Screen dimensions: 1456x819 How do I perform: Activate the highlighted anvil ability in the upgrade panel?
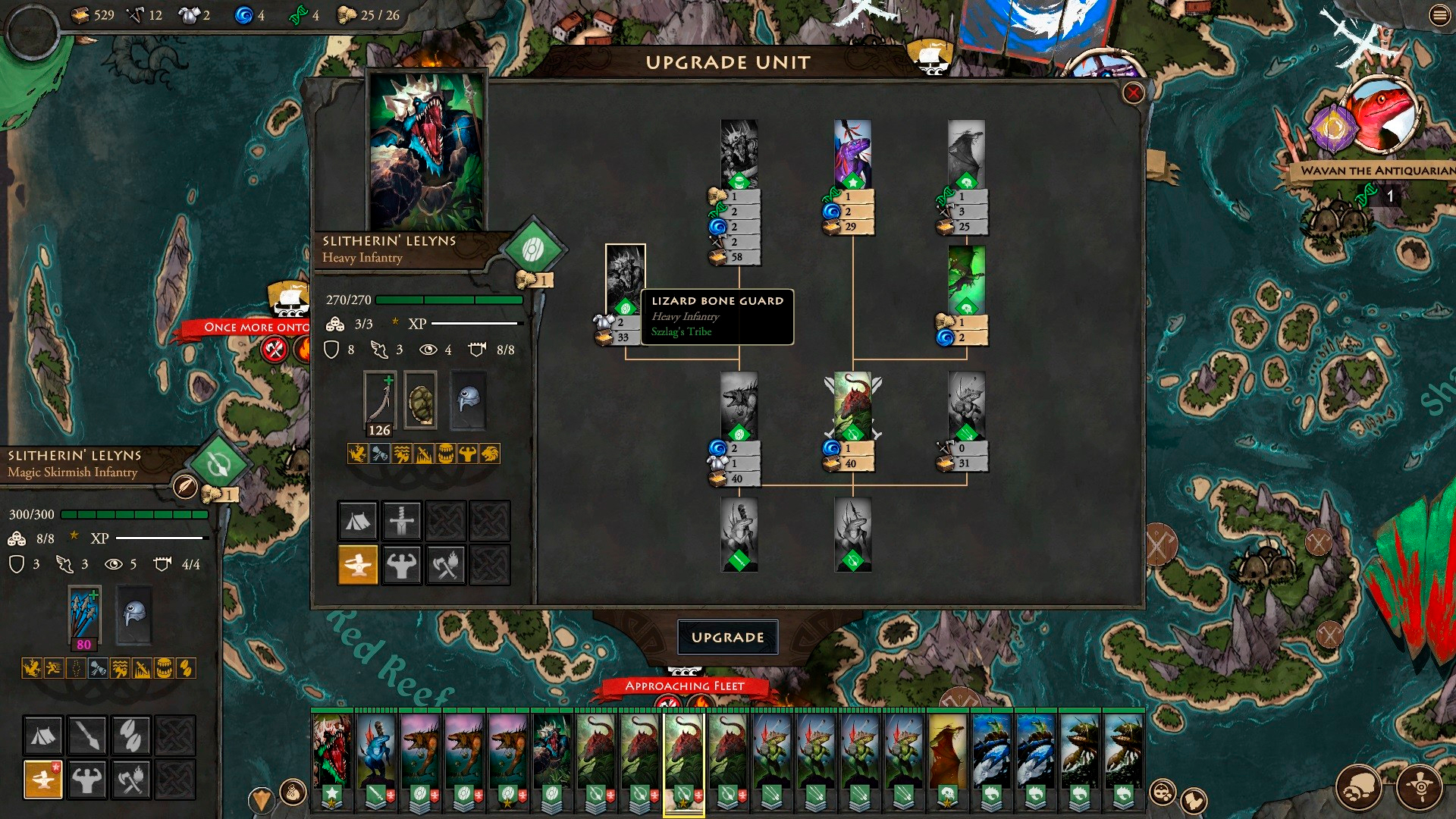pos(357,564)
